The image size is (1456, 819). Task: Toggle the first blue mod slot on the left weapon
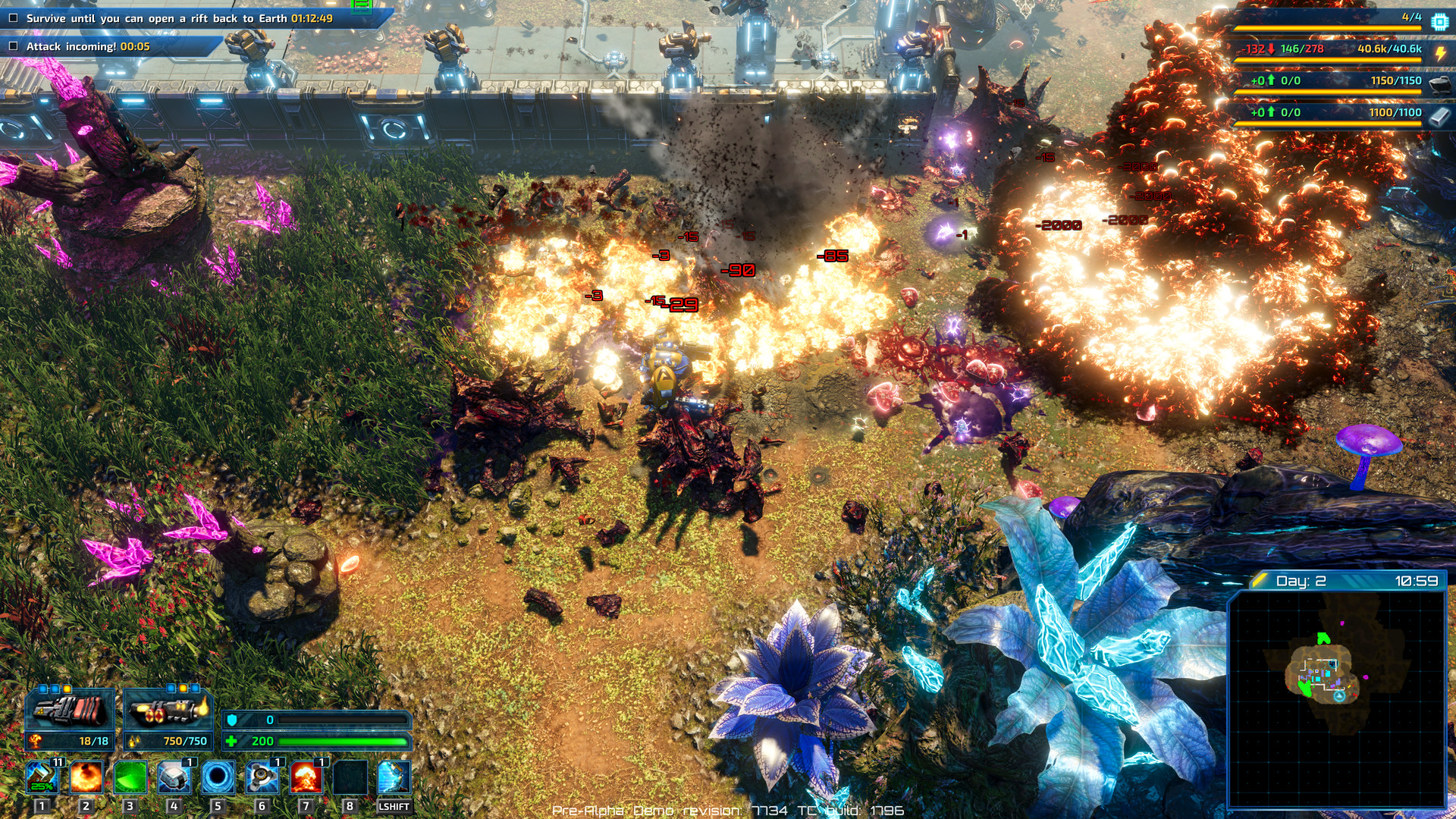[42, 688]
